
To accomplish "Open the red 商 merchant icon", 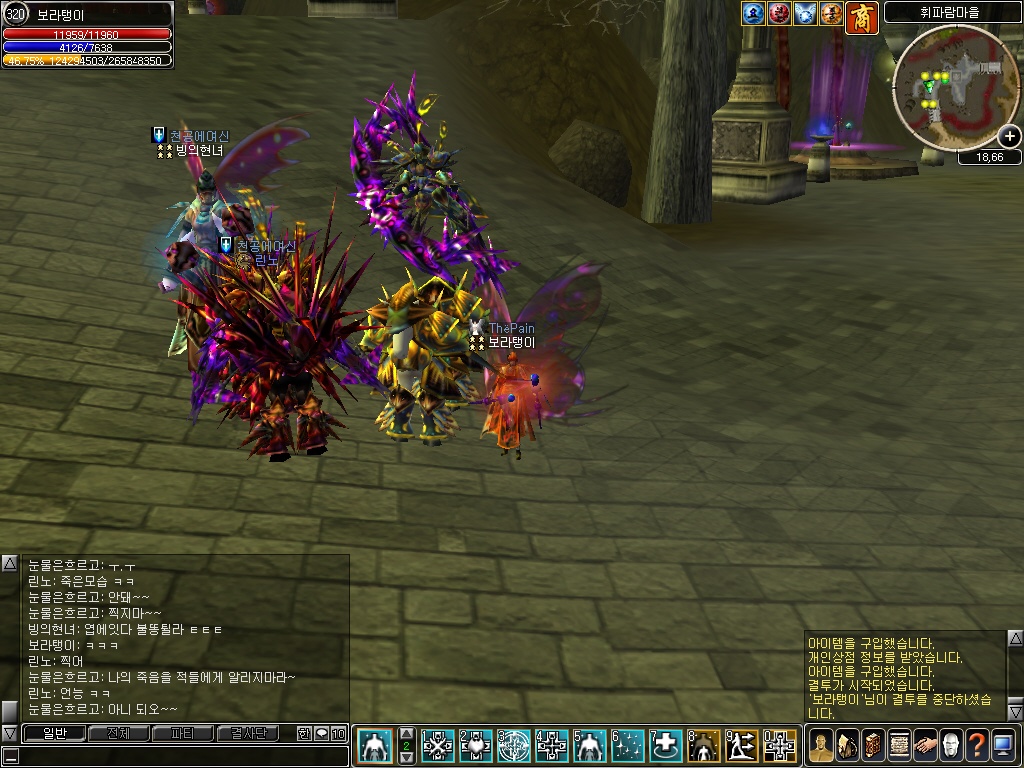I will [862, 16].
